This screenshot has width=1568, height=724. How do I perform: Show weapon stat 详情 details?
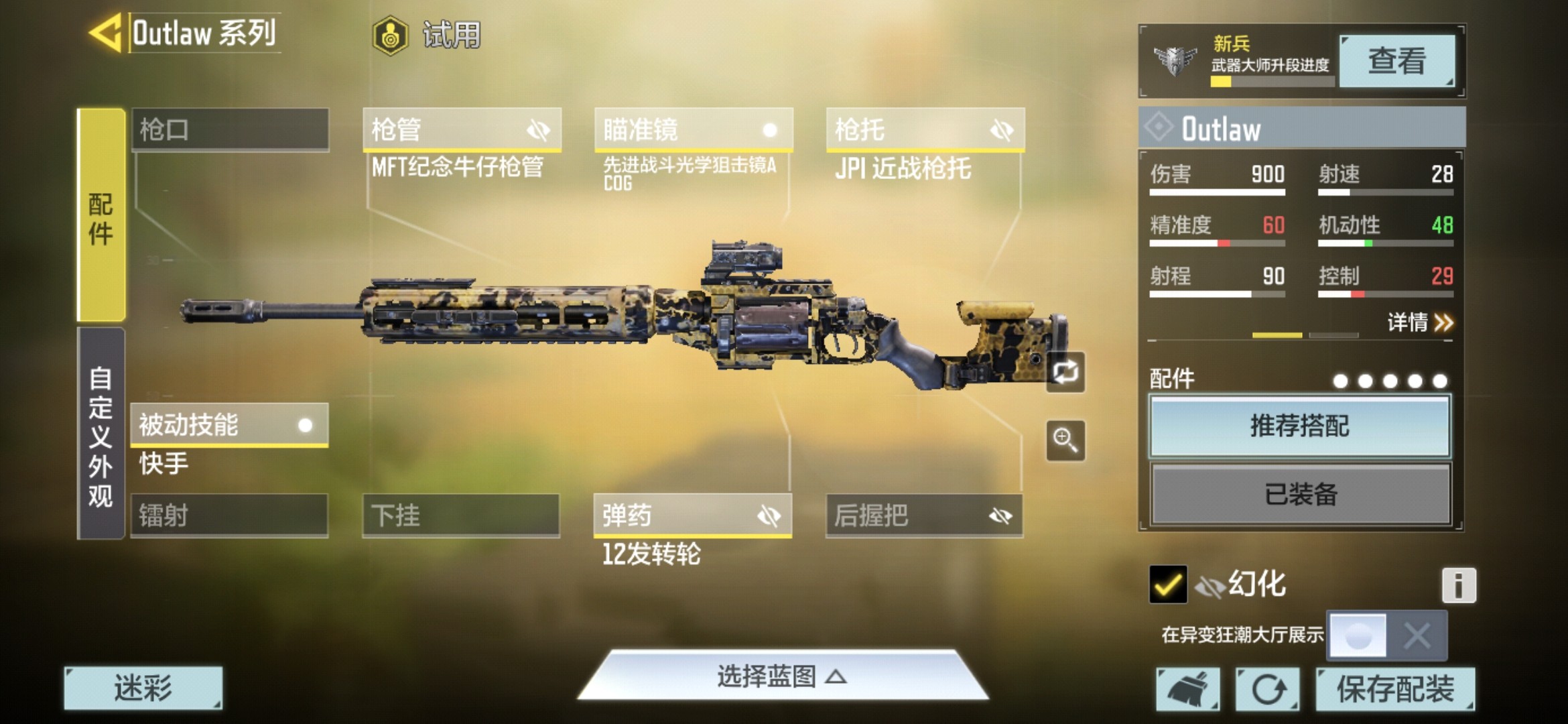pos(1420,323)
